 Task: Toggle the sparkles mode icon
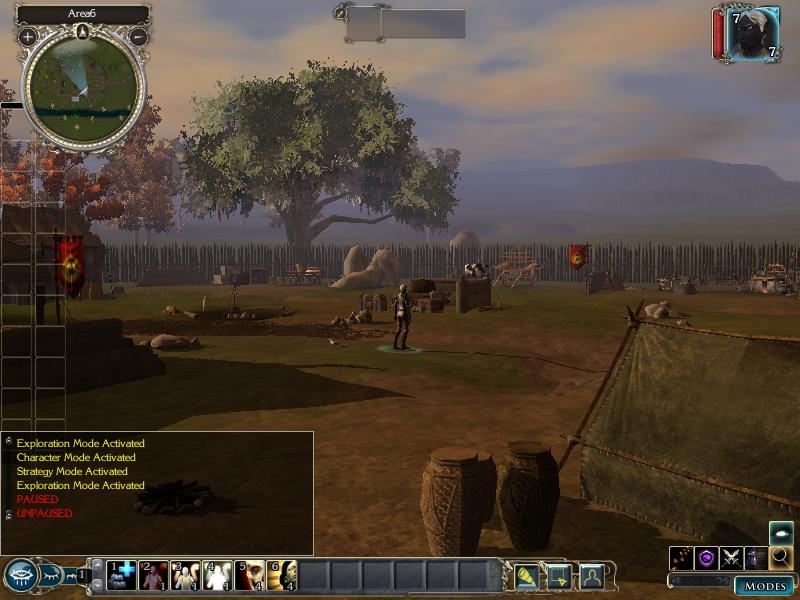[682, 558]
